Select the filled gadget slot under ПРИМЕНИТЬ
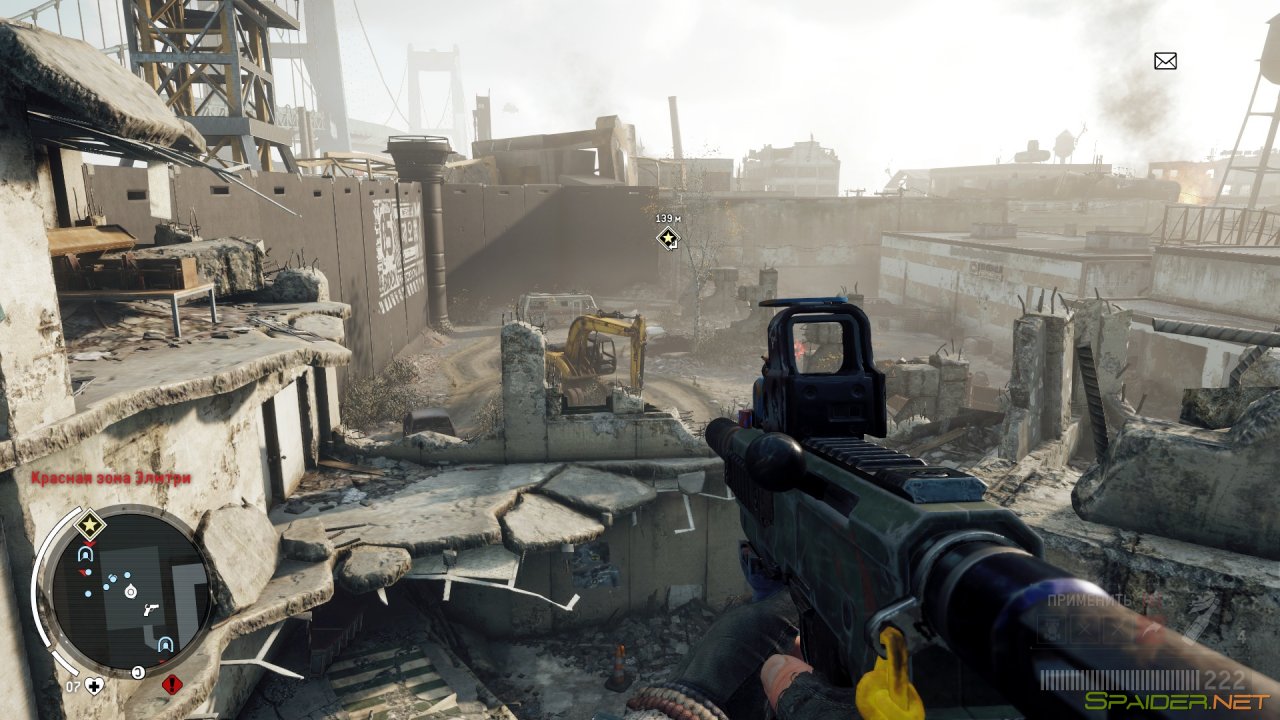Image resolution: width=1280 pixels, height=720 pixels. pos(1051,630)
